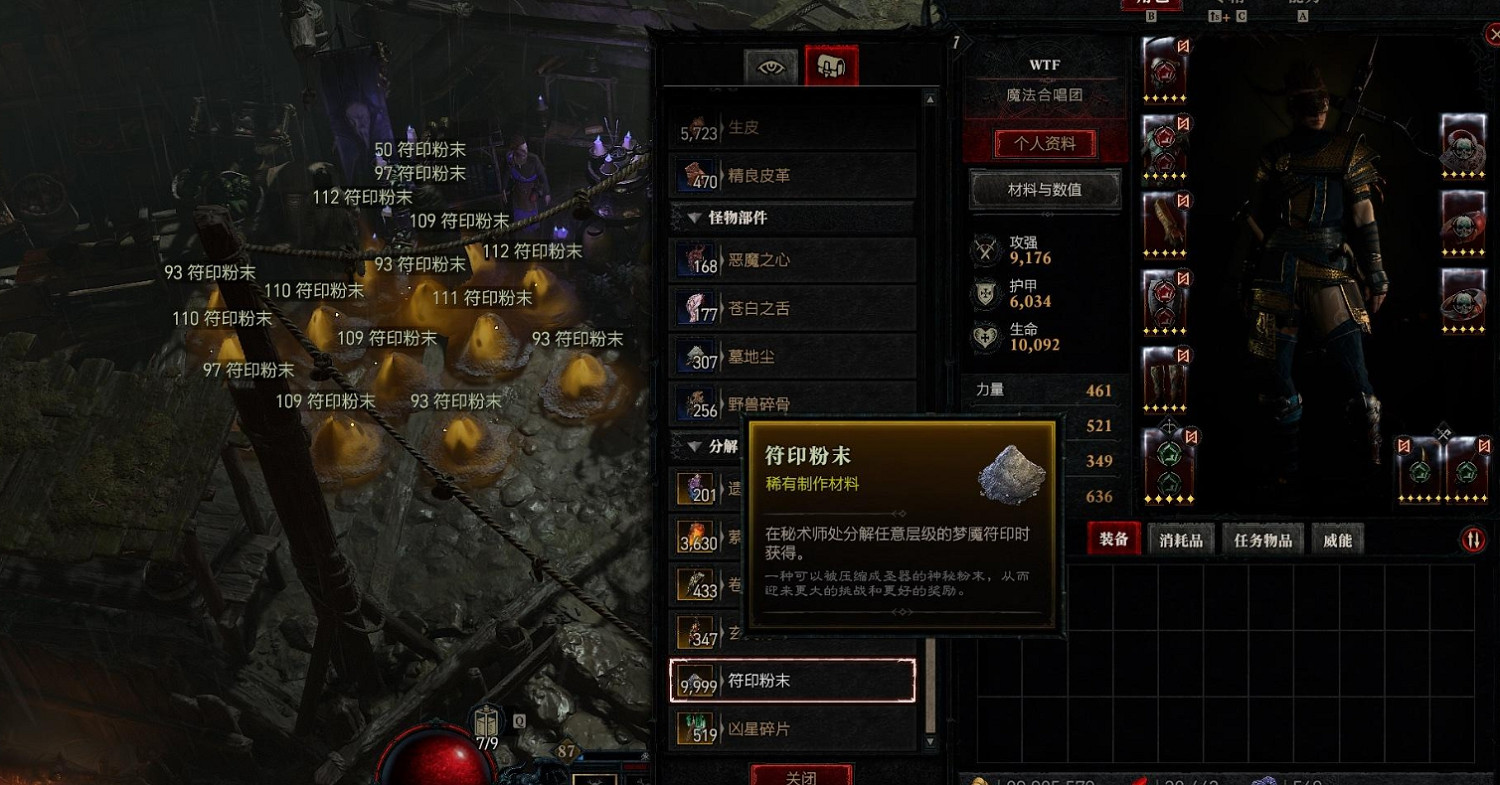Collapse the 怪物部件 materials section
Image resolution: width=1500 pixels, height=785 pixels.
tap(696, 218)
